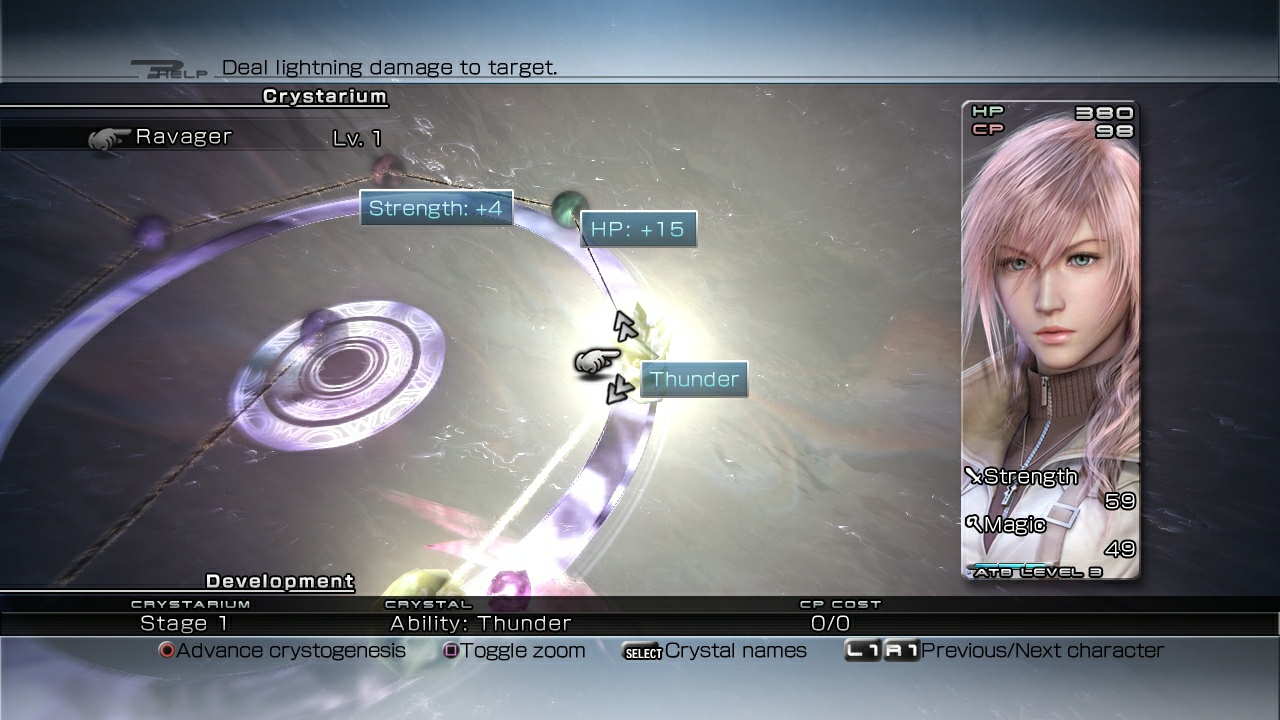The image size is (1280, 720).
Task: Click the Help icon in the top bar
Action: click(170, 69)
